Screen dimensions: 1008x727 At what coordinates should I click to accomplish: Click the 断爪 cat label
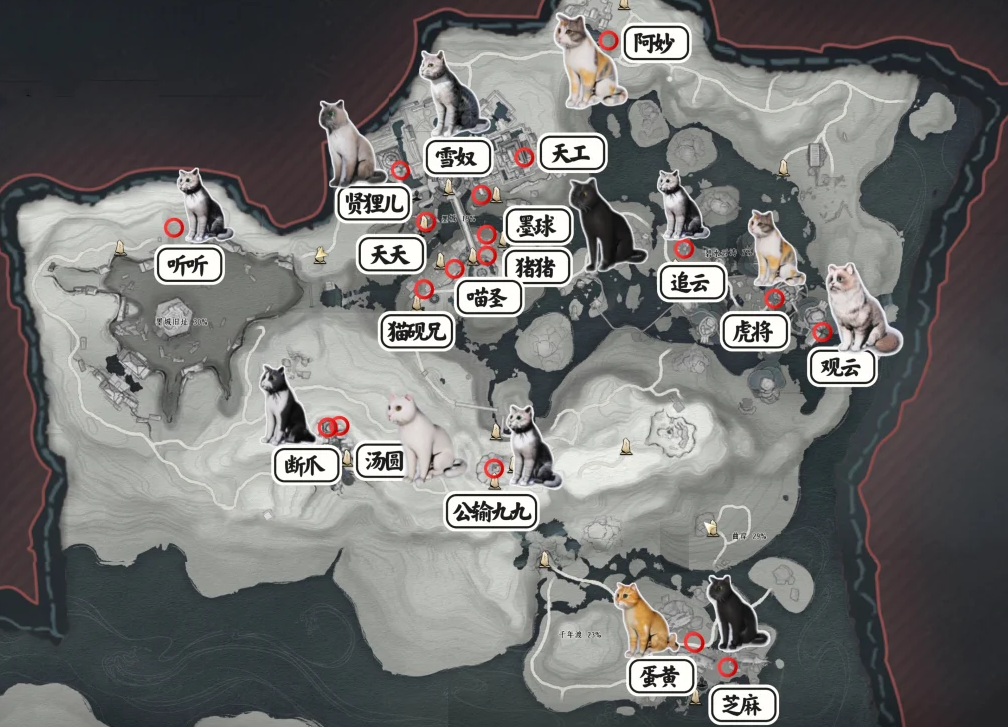[306, 465]
